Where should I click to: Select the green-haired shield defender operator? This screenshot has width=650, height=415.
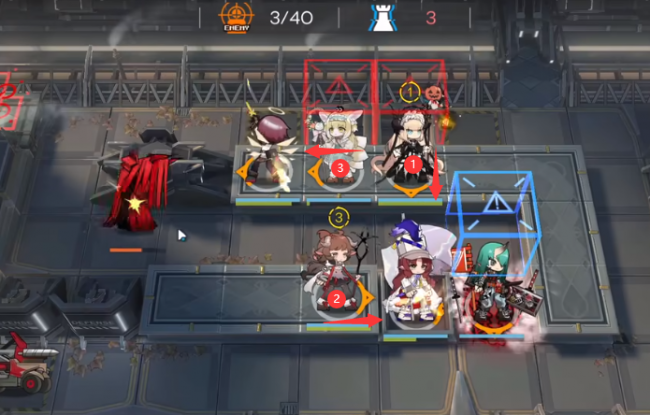pyautogui.click(x=492, y=285)
